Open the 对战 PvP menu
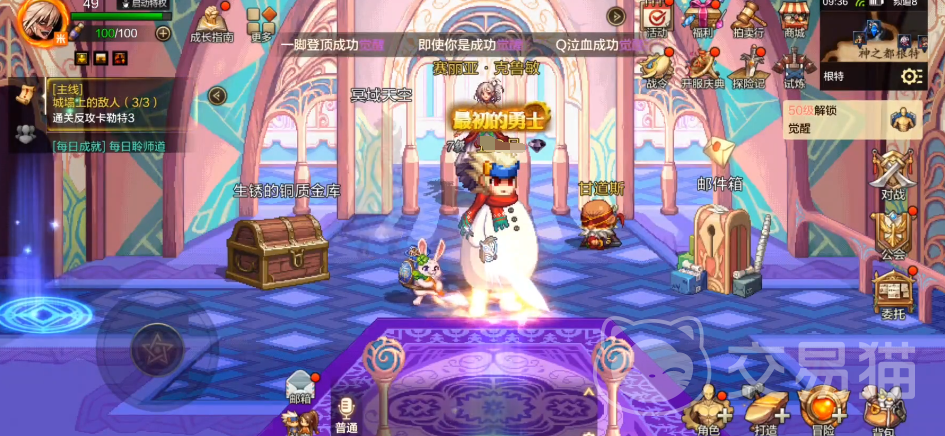The width and height of the screenshot is (945, 436). point(892,176)
